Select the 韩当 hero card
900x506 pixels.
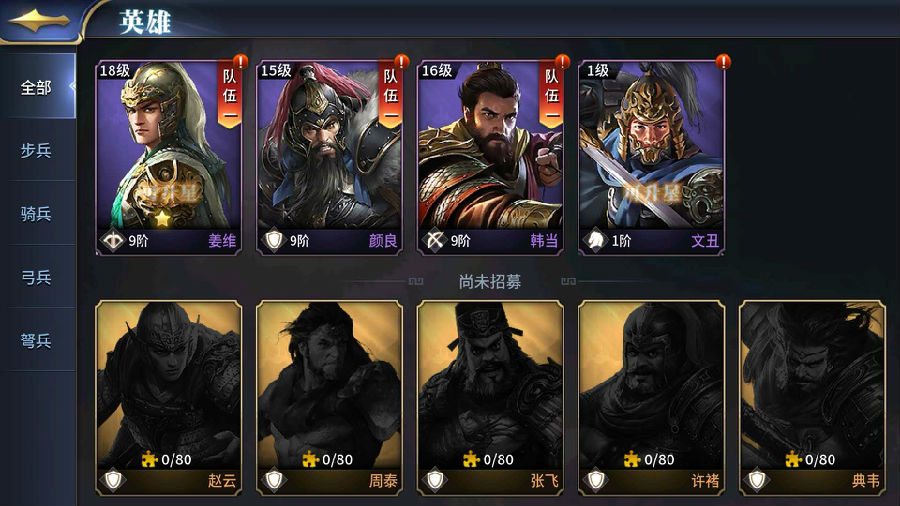click(490, 156)
